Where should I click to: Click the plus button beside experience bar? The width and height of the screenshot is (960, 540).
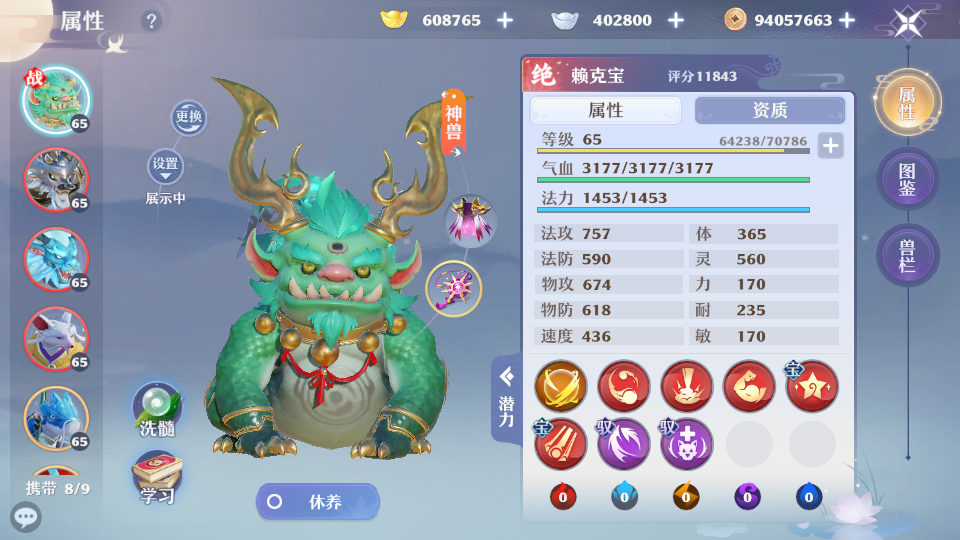point(830,145)
